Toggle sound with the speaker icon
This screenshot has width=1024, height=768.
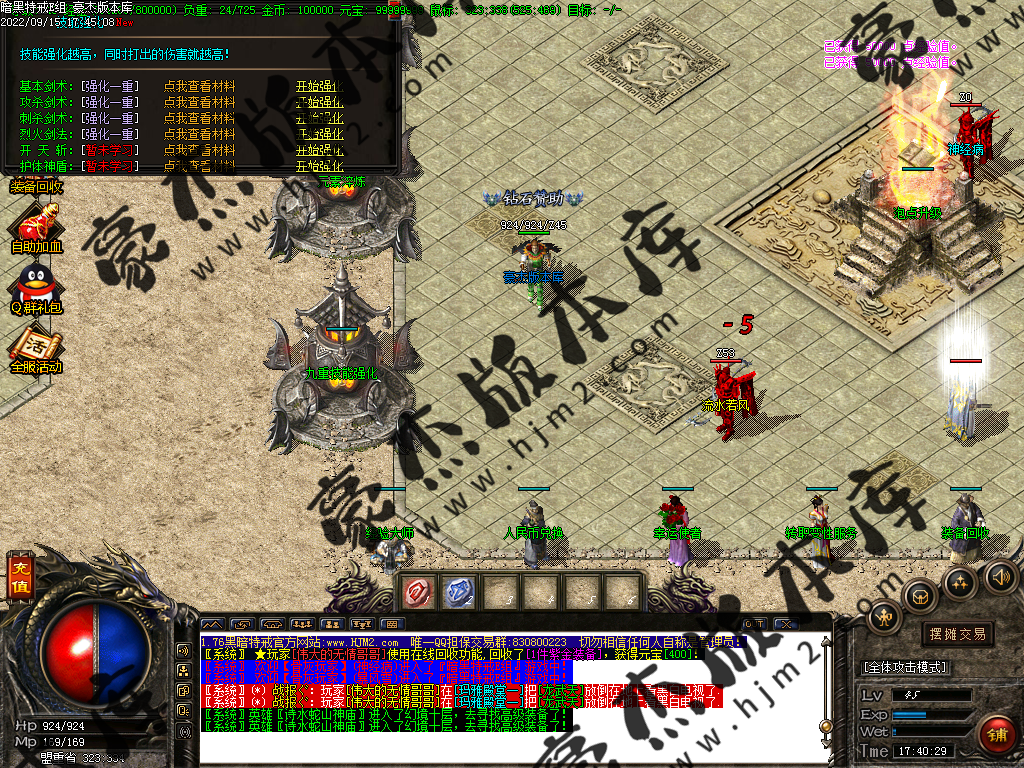coord(1001,576)
